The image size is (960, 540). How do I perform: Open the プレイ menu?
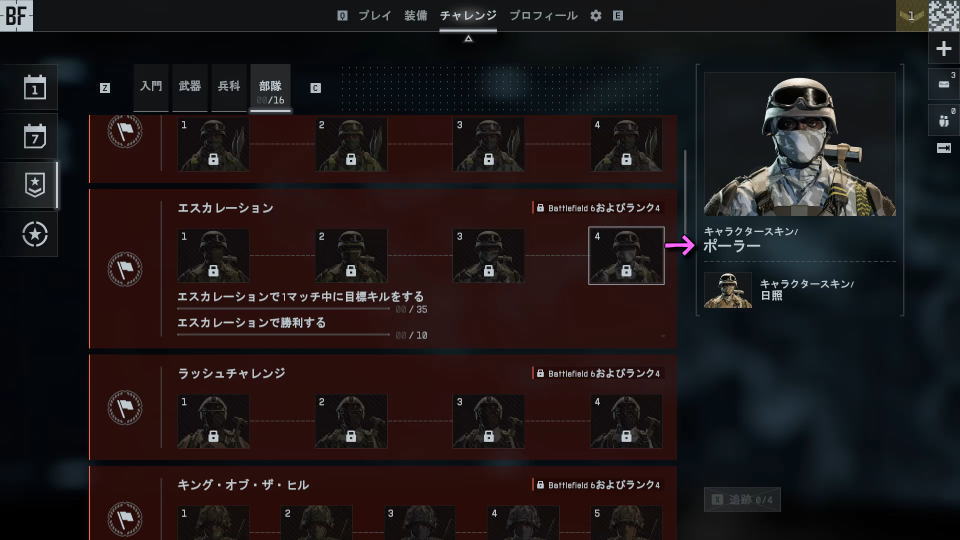pos(375,16)
